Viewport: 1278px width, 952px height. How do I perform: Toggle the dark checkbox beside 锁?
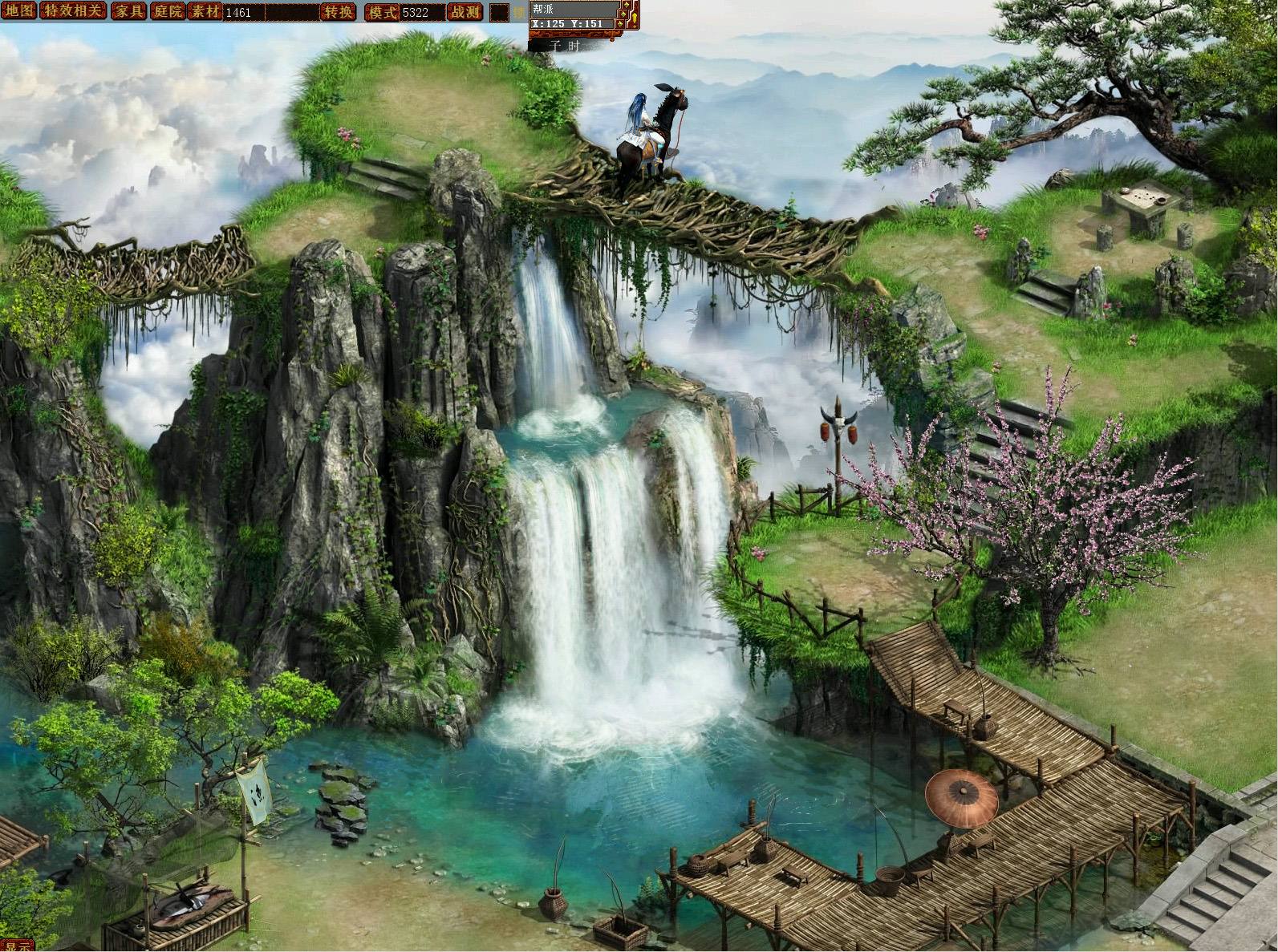tap(499, 12)
